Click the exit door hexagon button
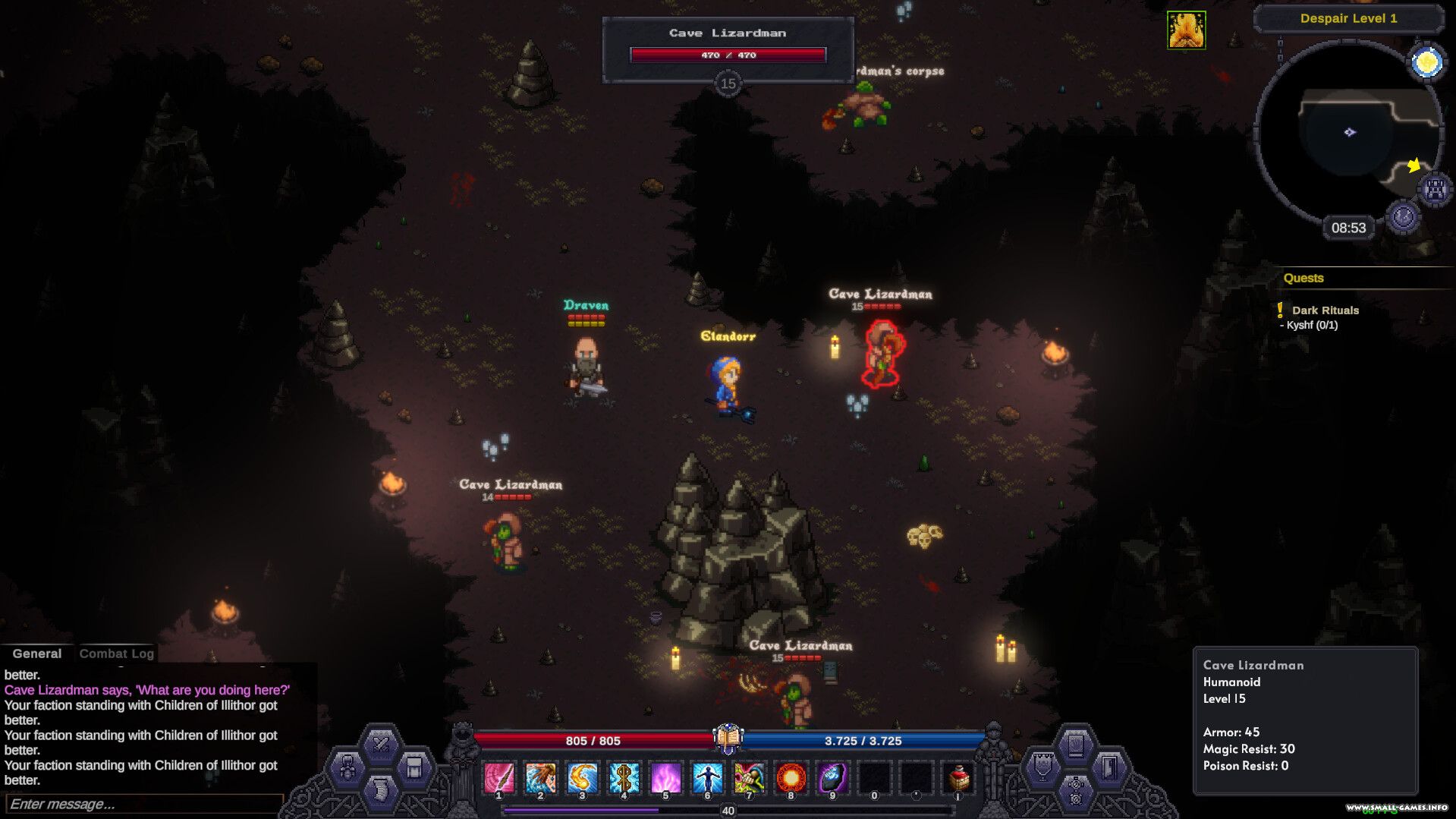 1109,767
